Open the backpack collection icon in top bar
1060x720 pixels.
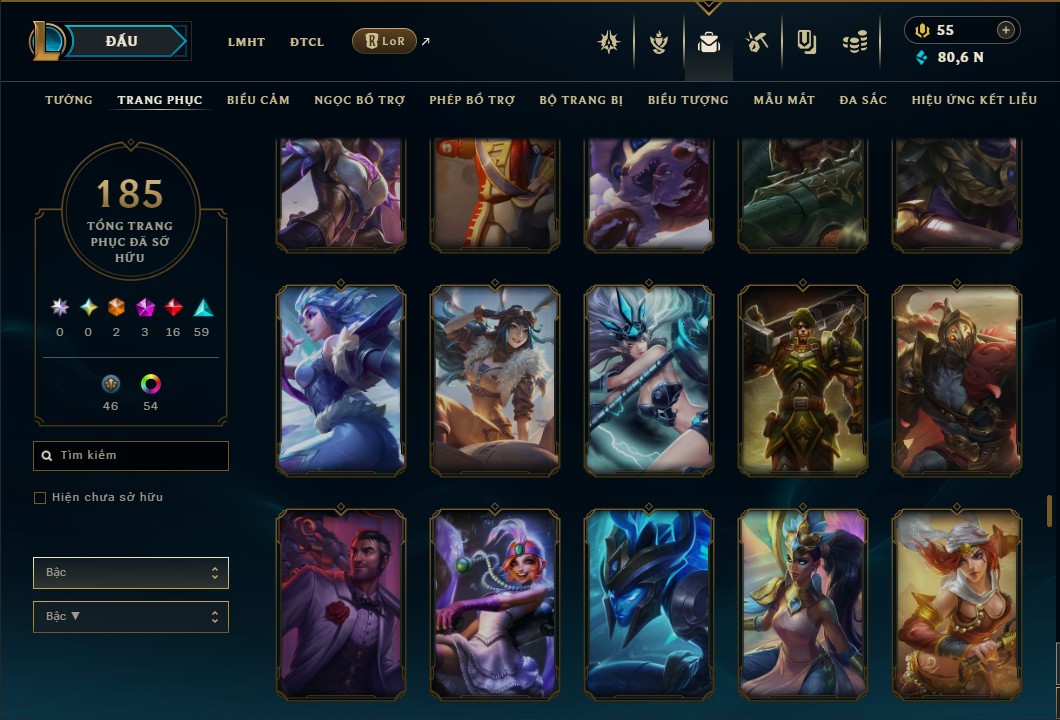point(709,42)
